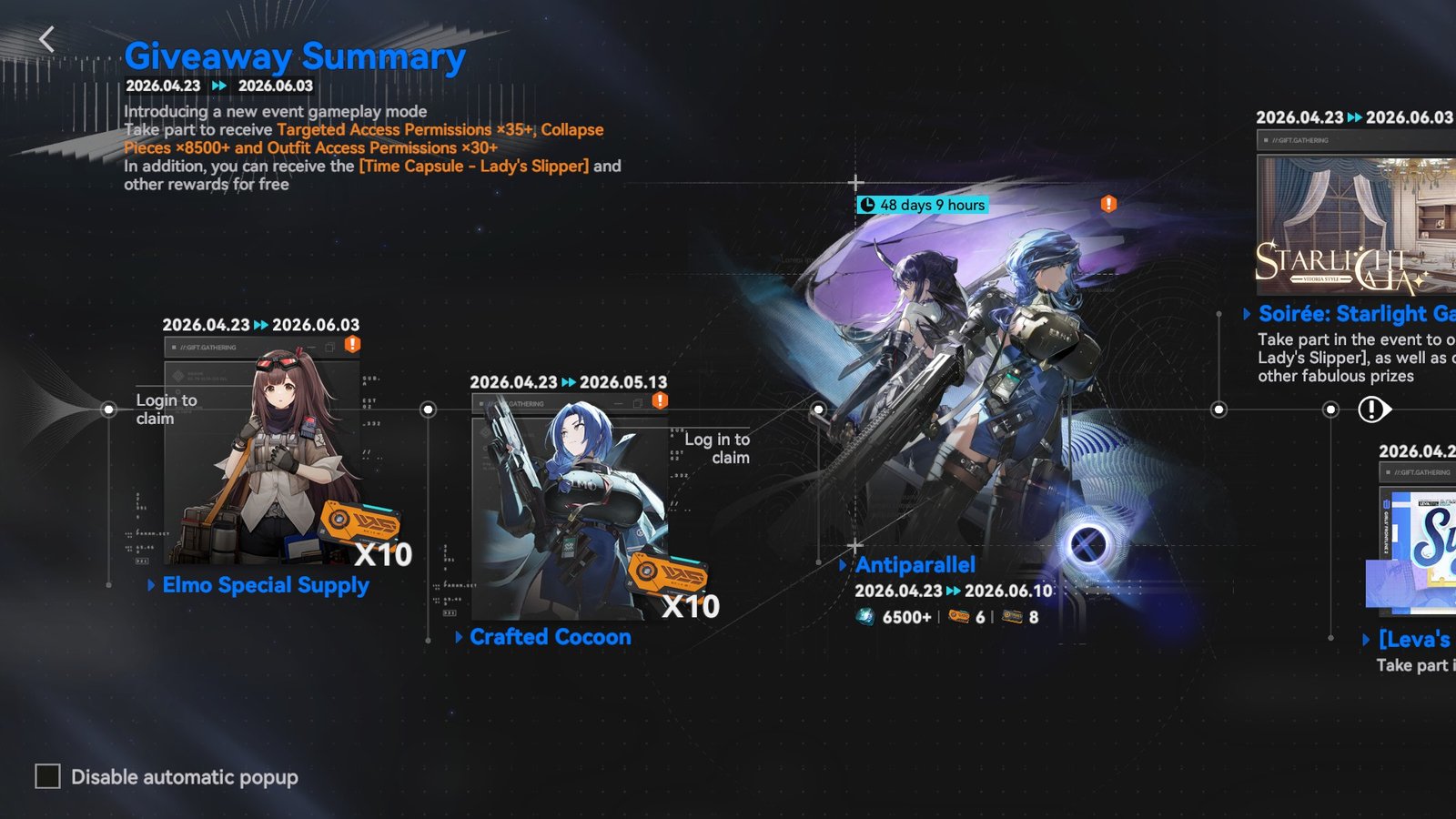
Task: Click the orange alert badge on Antiparallel banner
Action: (x=1108, y=204)
